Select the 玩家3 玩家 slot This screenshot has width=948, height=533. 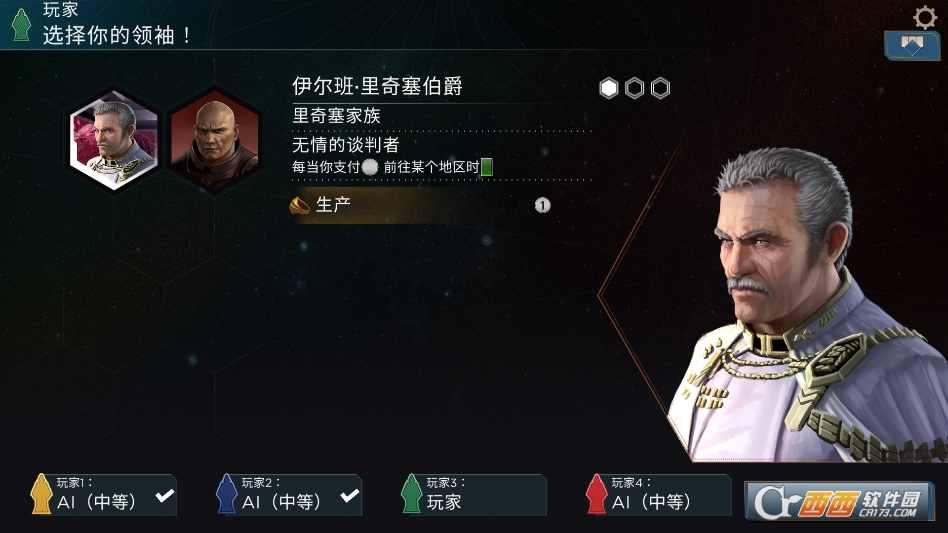(x=474, y=495)
